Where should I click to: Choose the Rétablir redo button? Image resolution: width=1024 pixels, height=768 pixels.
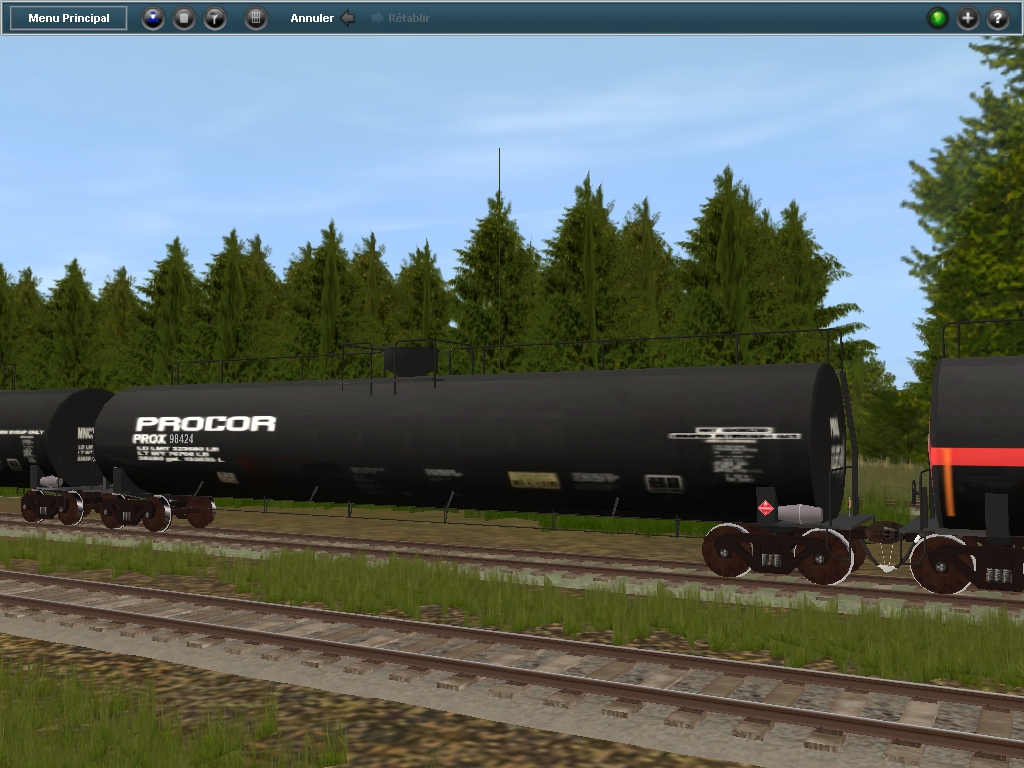coord(401,18)
